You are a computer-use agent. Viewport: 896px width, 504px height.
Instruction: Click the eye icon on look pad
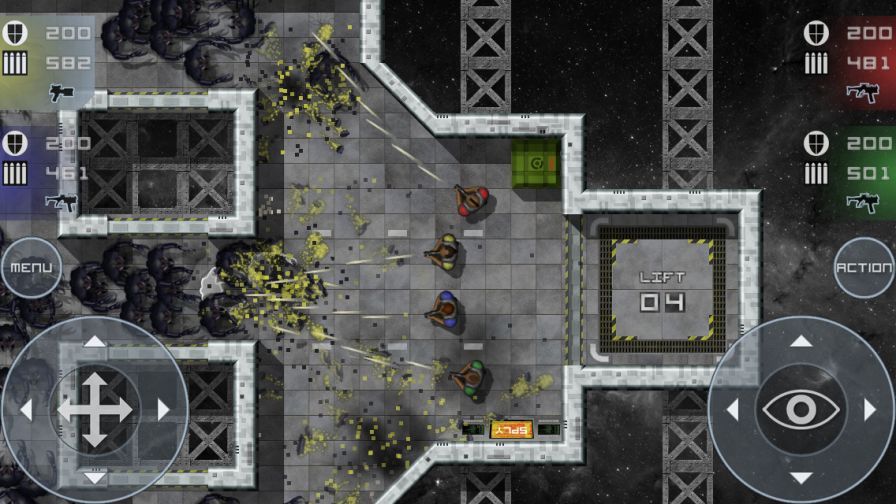[801, 410]
